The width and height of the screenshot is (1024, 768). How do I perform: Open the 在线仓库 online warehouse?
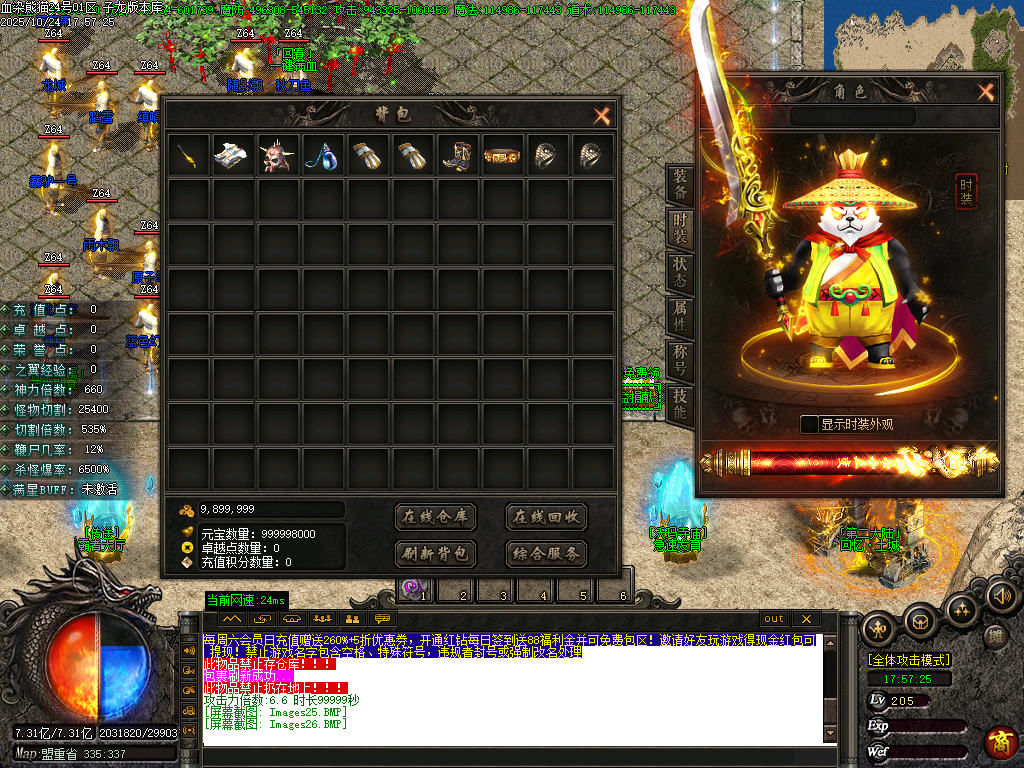[x=435, y=517]
